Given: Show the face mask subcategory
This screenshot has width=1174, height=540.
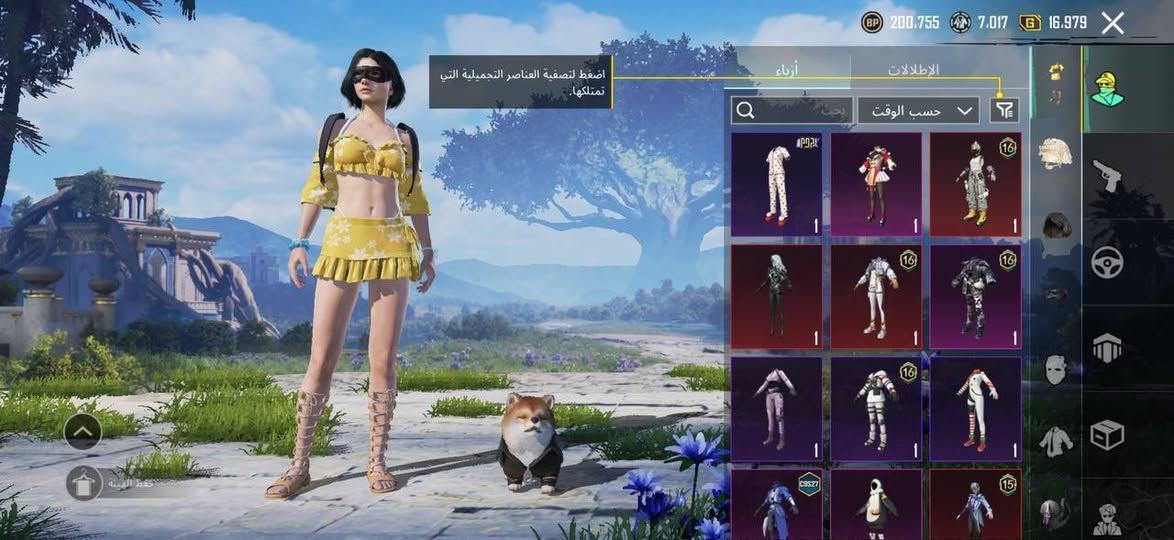Looking at the screenshot, I should pyautogui.click(x=1055, y=370).
